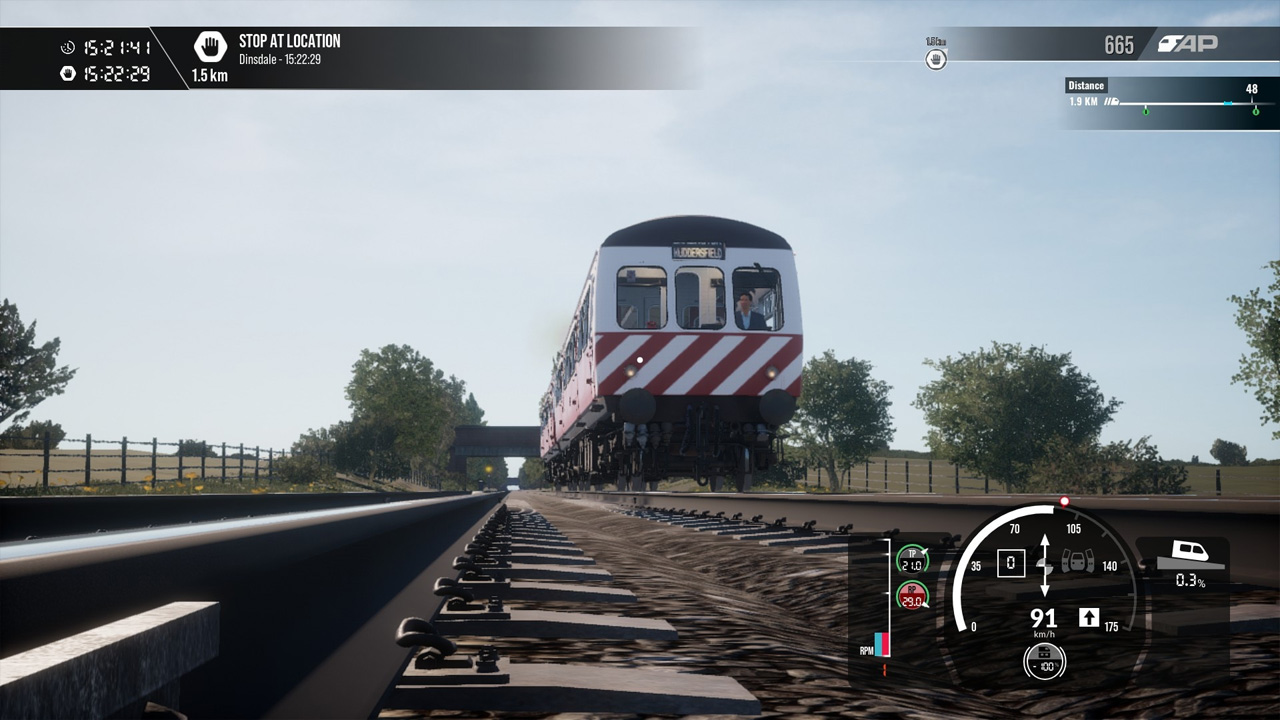
Task: Click the gear number box
Action: point(1010,563)
